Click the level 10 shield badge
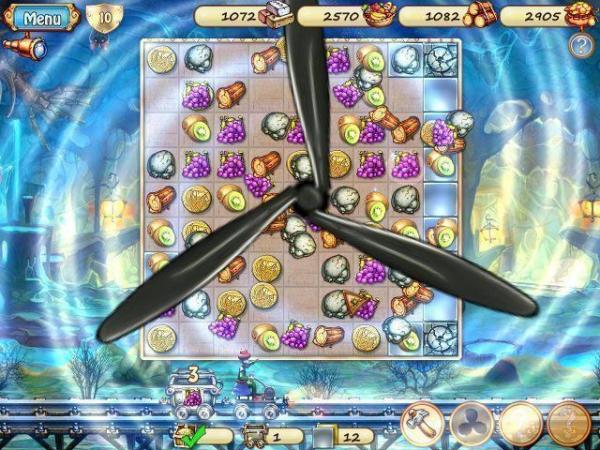Image resolution: width=600 pixels, height=450 pixels. 103,18
